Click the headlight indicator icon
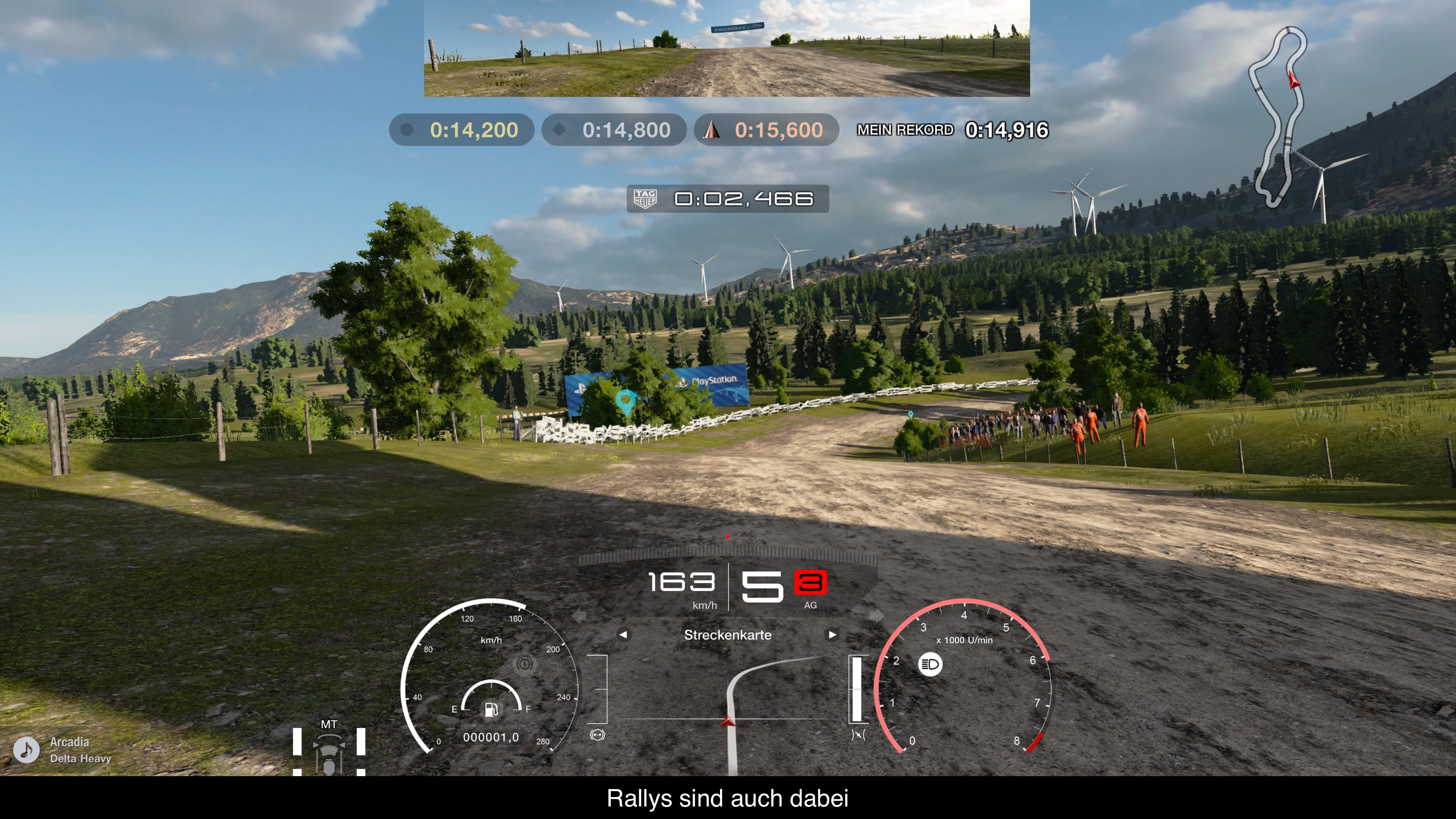This screenshot has width=1456, height=819. click(930, 664)
